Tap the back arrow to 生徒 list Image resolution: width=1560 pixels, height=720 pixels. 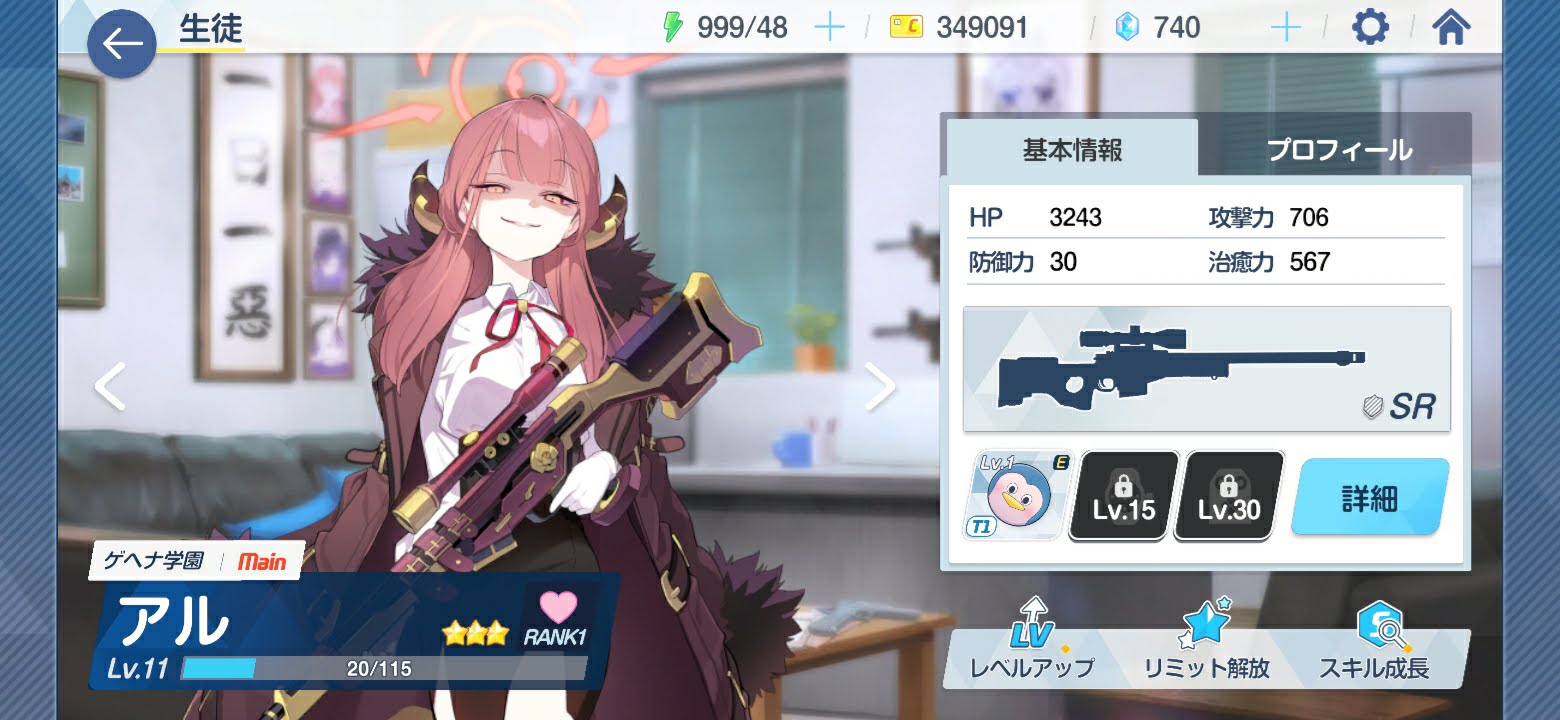(x=120, y=44)
